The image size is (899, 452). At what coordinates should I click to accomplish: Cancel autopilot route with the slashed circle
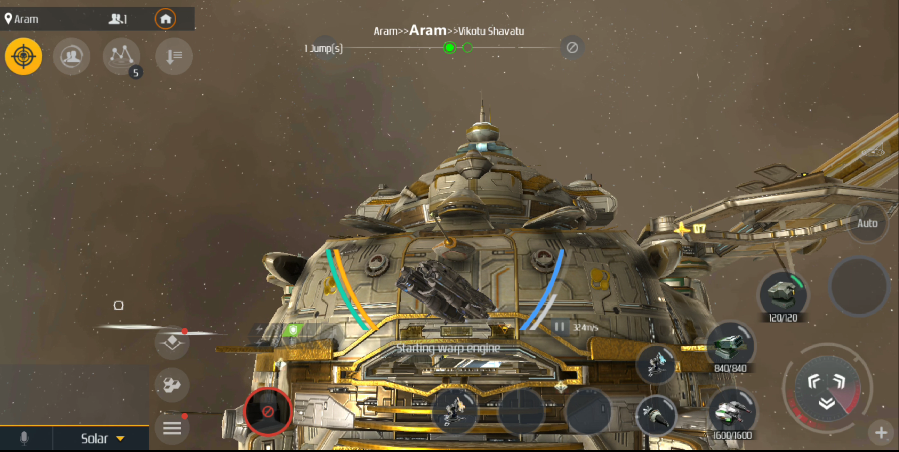pos(572,47)
